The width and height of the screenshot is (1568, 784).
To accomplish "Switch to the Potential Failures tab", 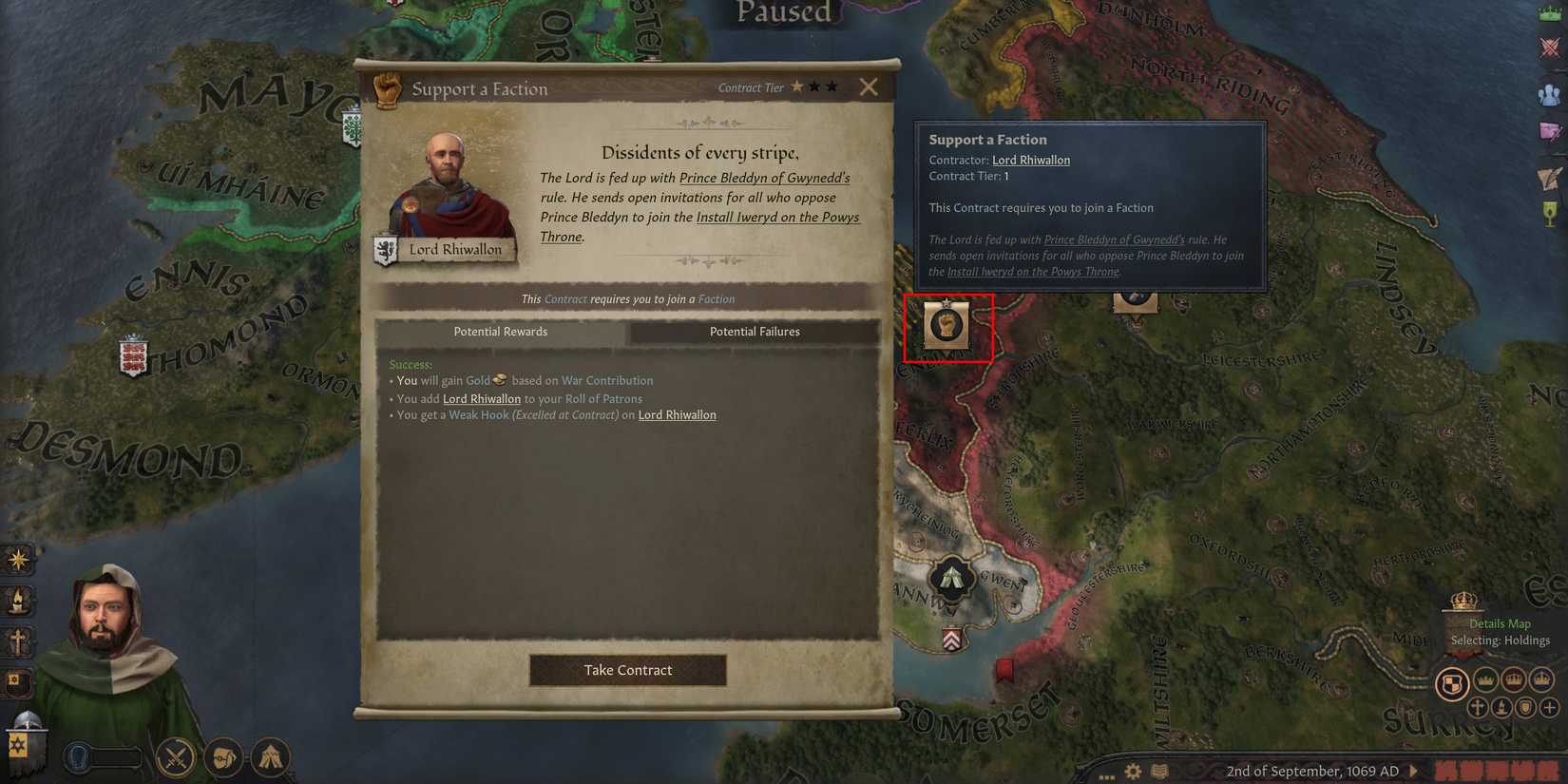I will pos(755,332).
